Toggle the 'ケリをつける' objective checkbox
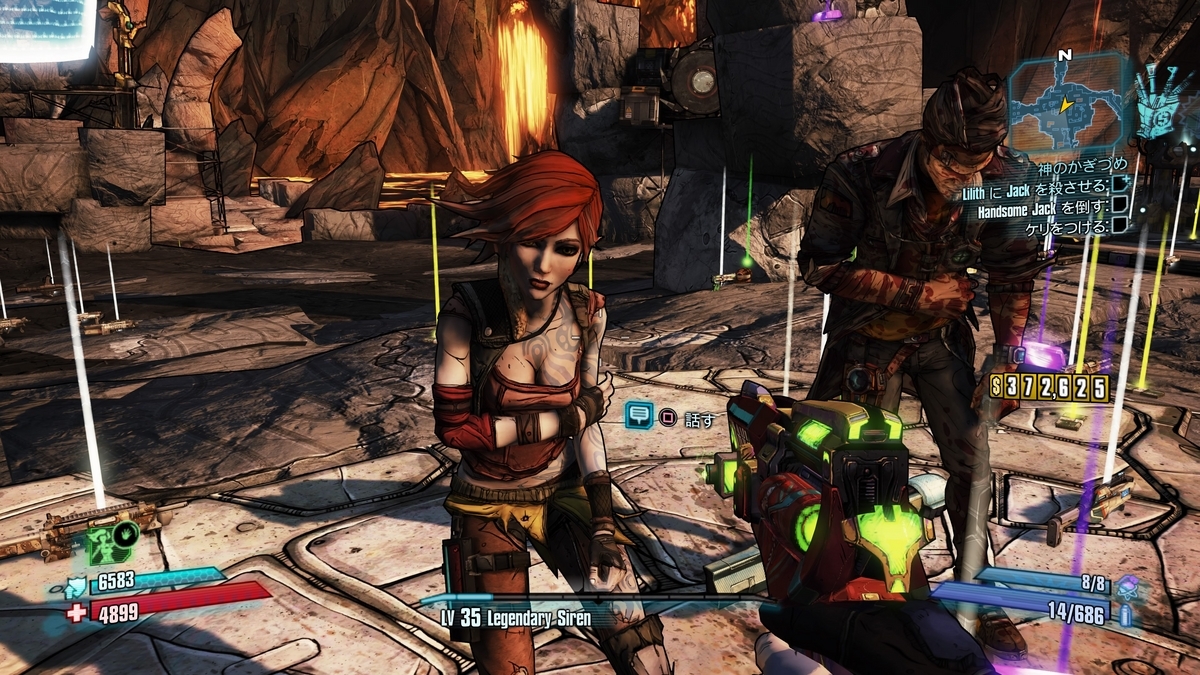Viewport: 1200px width, 675px height. [1121, 226]
